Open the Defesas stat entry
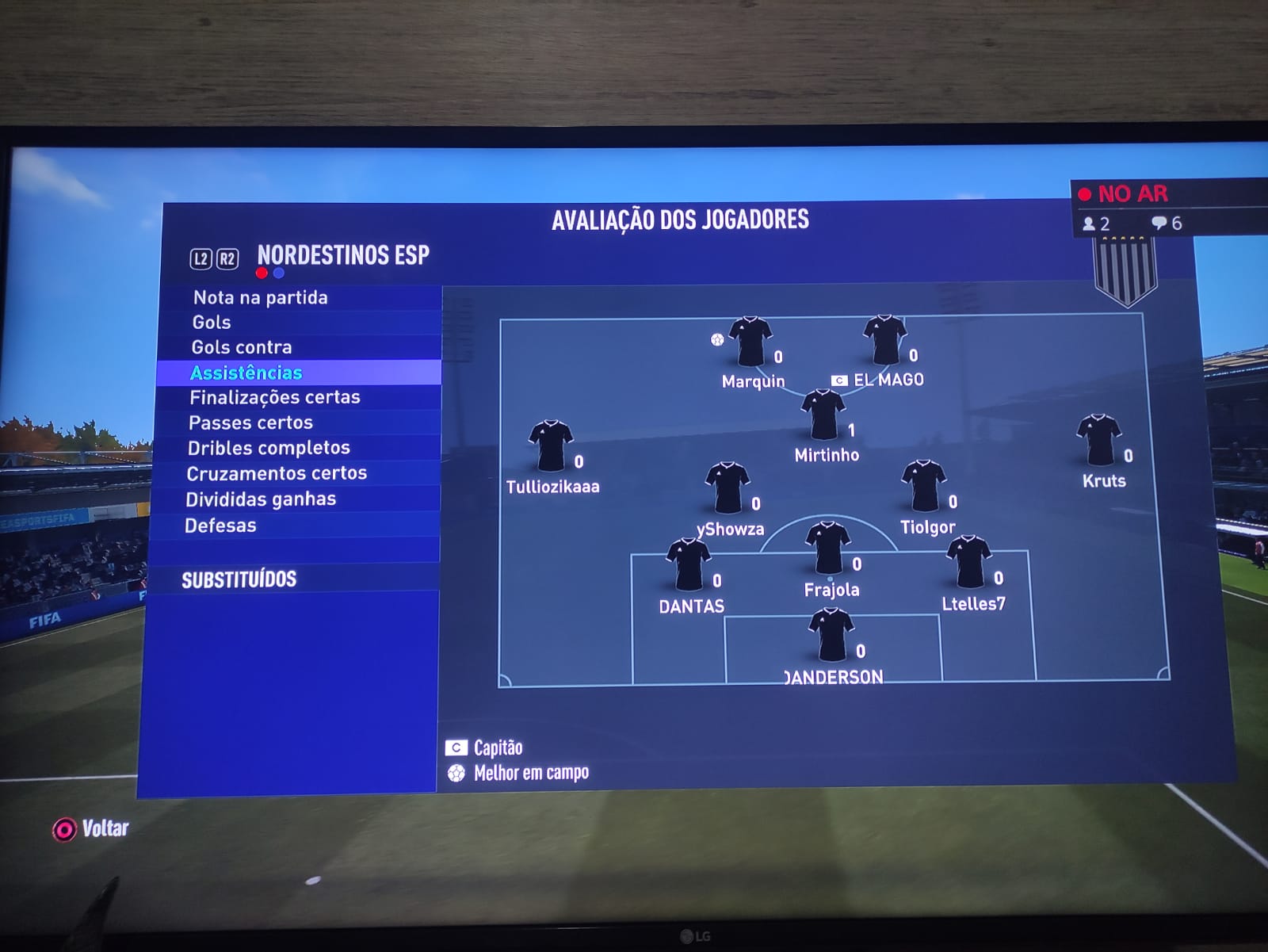This screenshot has width=1268, height=952. point(220,526)
